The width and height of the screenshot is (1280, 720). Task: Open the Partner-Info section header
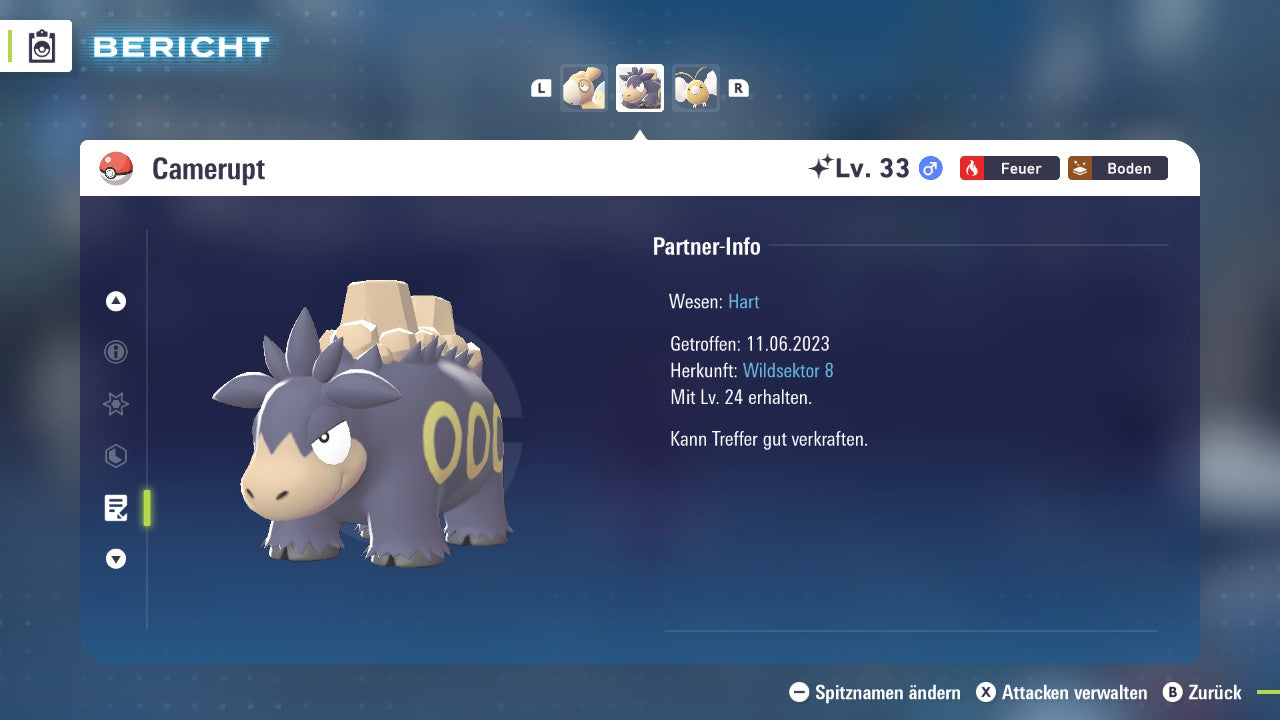707,246
